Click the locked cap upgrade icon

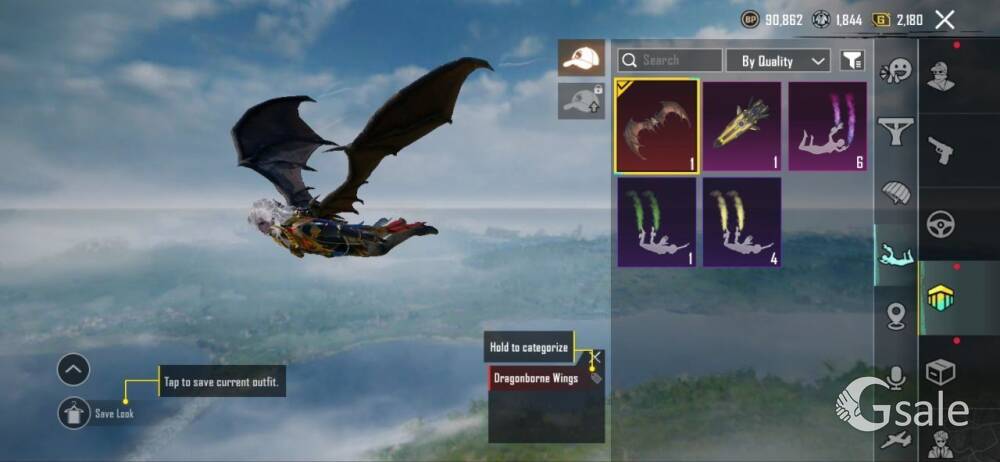pyautogui.click(x=581, y=101)
